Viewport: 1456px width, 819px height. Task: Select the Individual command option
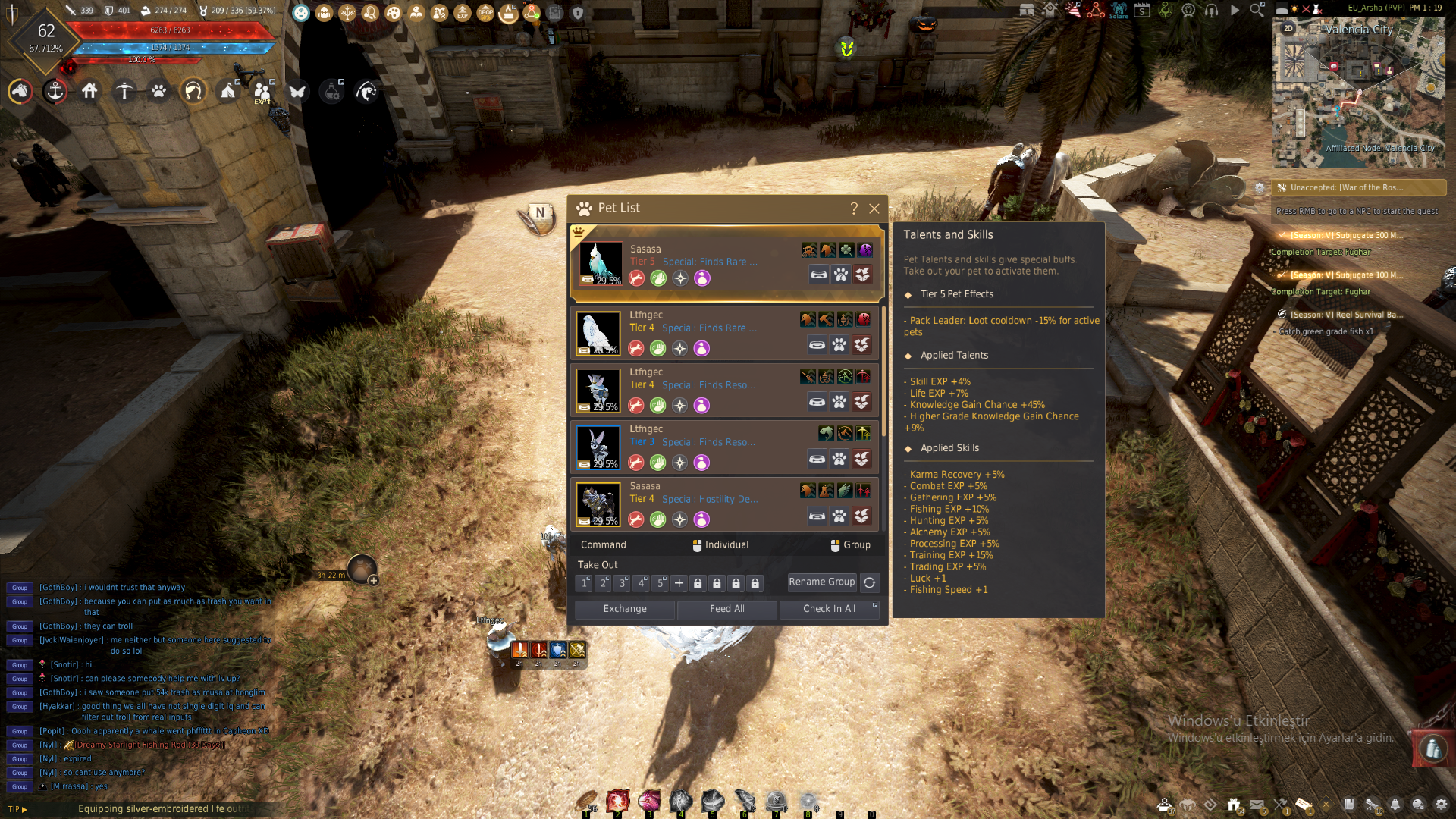pyautogui.click(x=720, y=545)
